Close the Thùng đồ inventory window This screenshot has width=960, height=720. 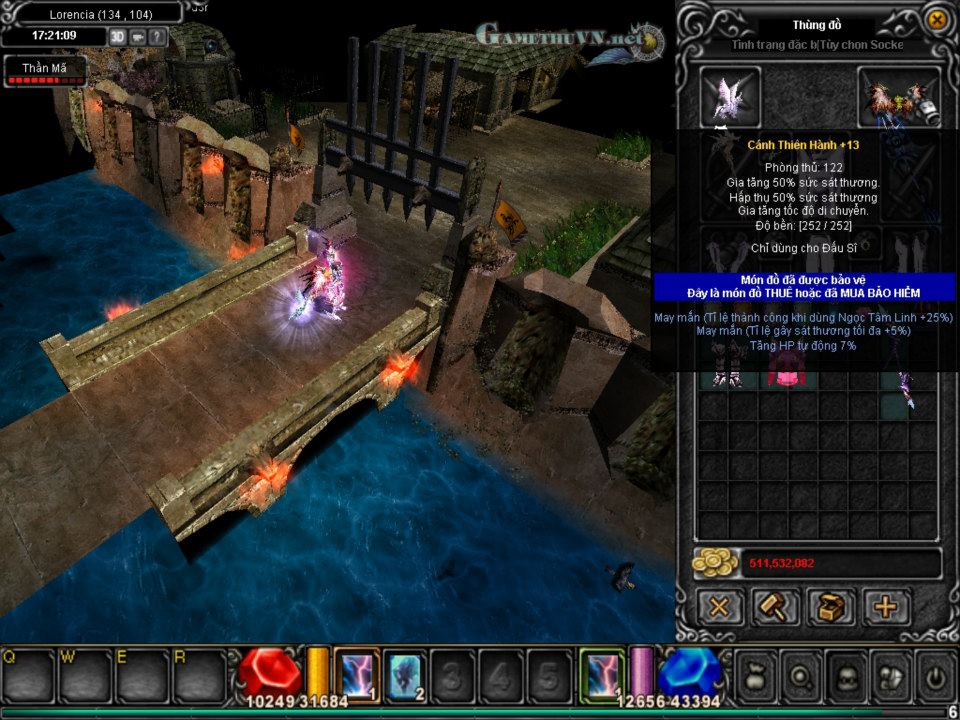click(x=937, y=19)
